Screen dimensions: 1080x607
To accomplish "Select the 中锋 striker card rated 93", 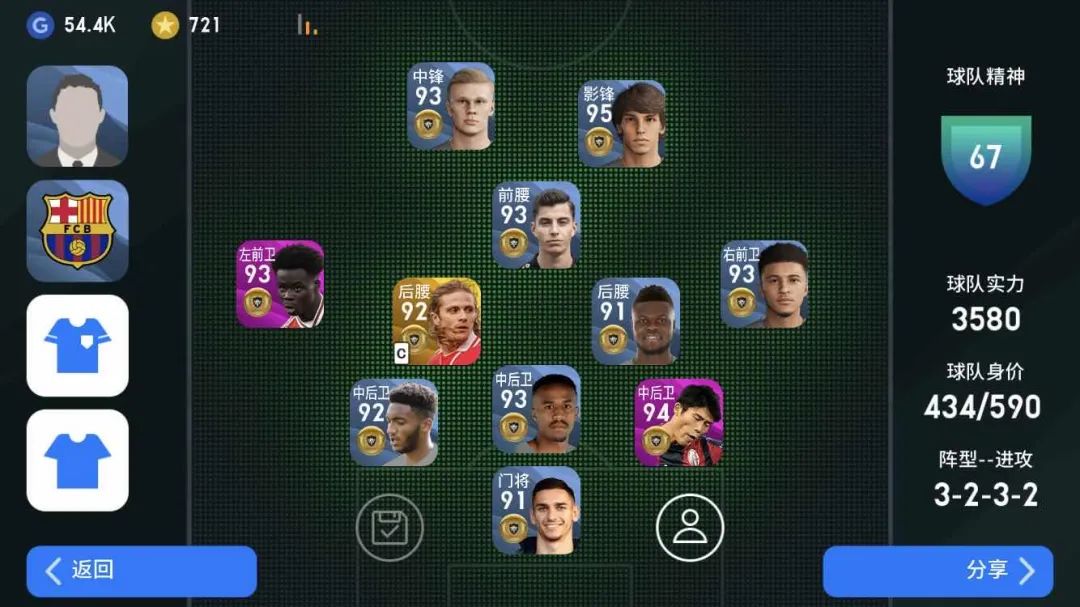I will [x=451, y=107].
